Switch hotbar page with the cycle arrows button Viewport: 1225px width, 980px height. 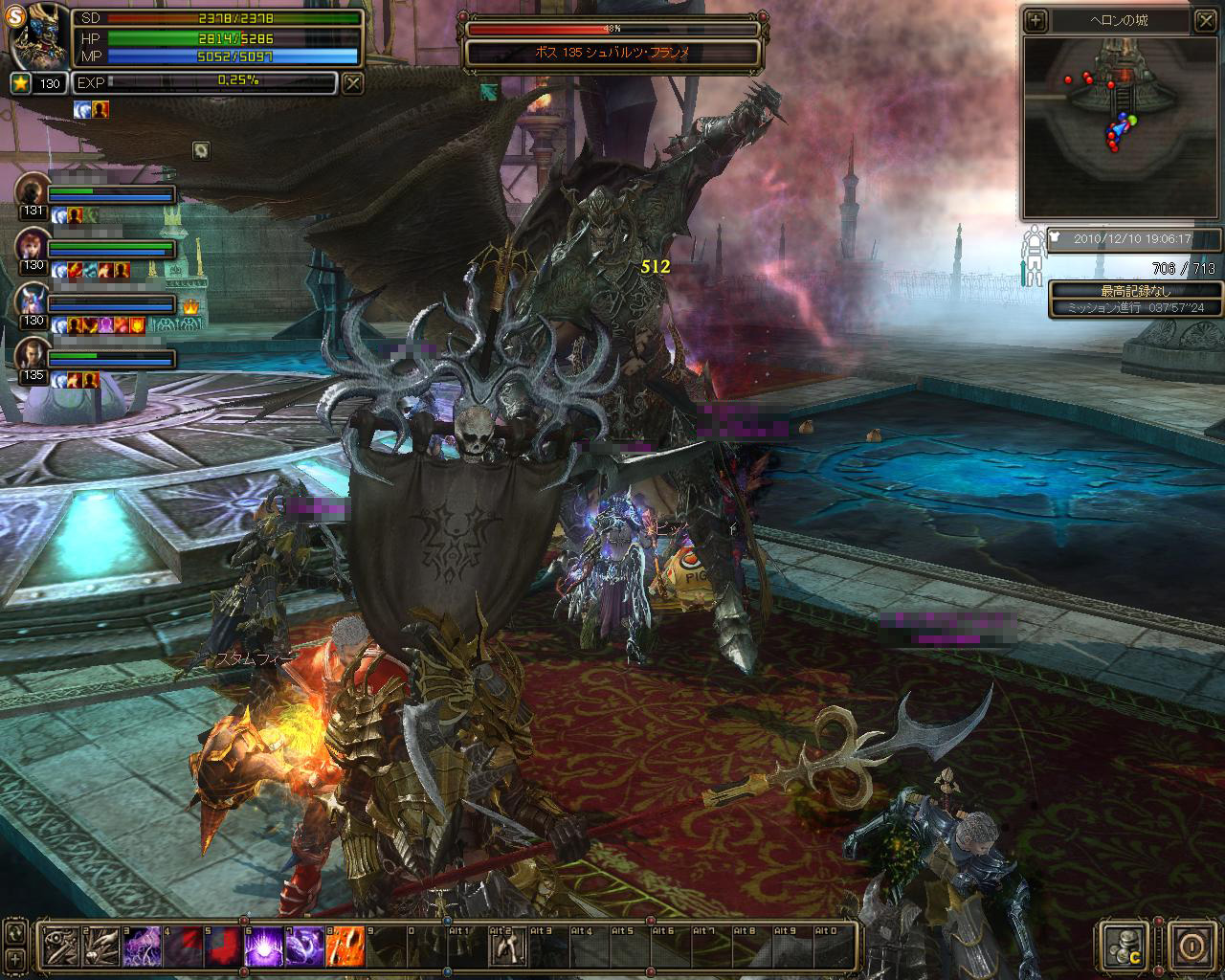click(15, 933)
